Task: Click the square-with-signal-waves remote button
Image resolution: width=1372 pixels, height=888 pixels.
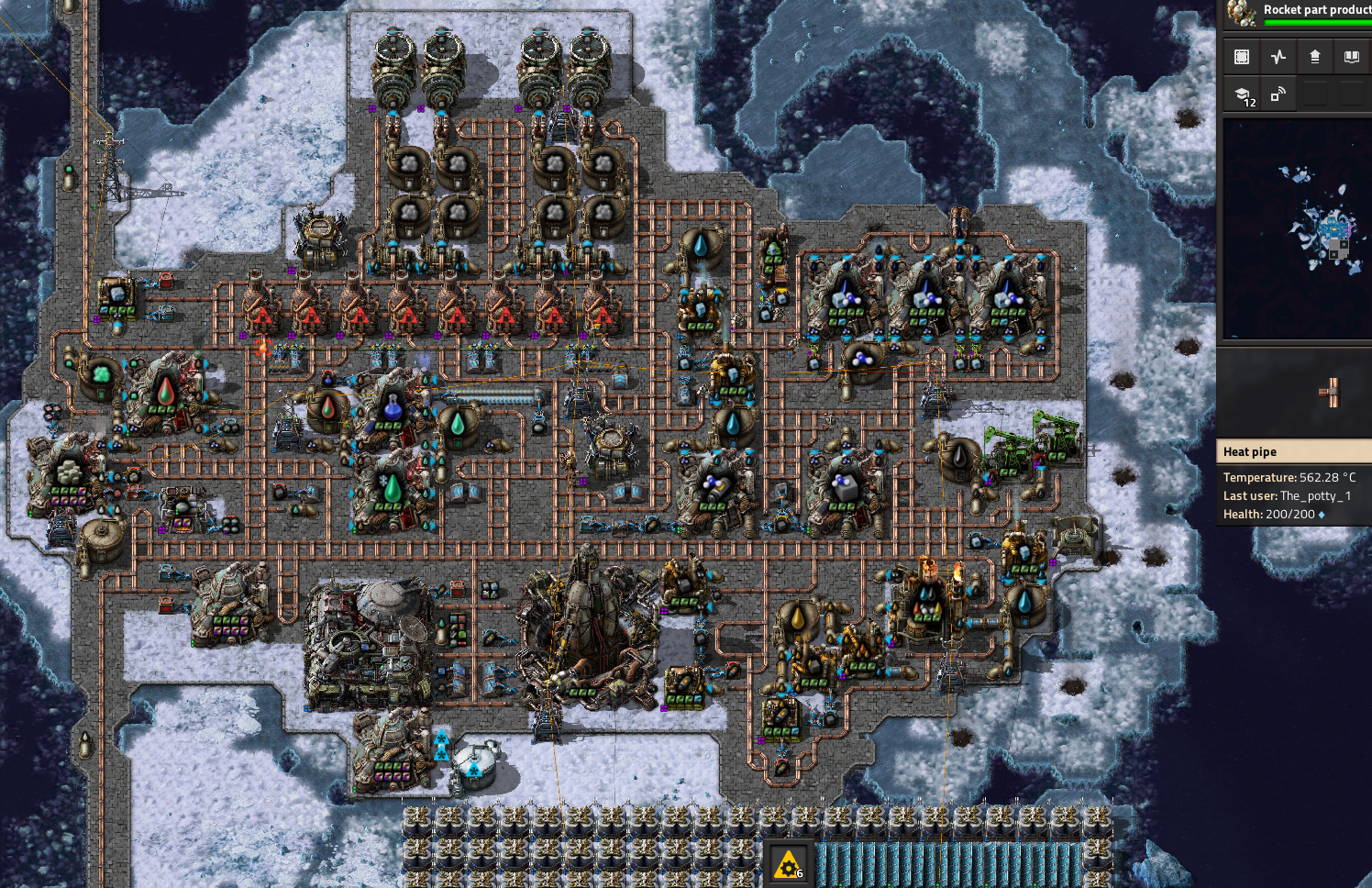Action: point(1278,94)
